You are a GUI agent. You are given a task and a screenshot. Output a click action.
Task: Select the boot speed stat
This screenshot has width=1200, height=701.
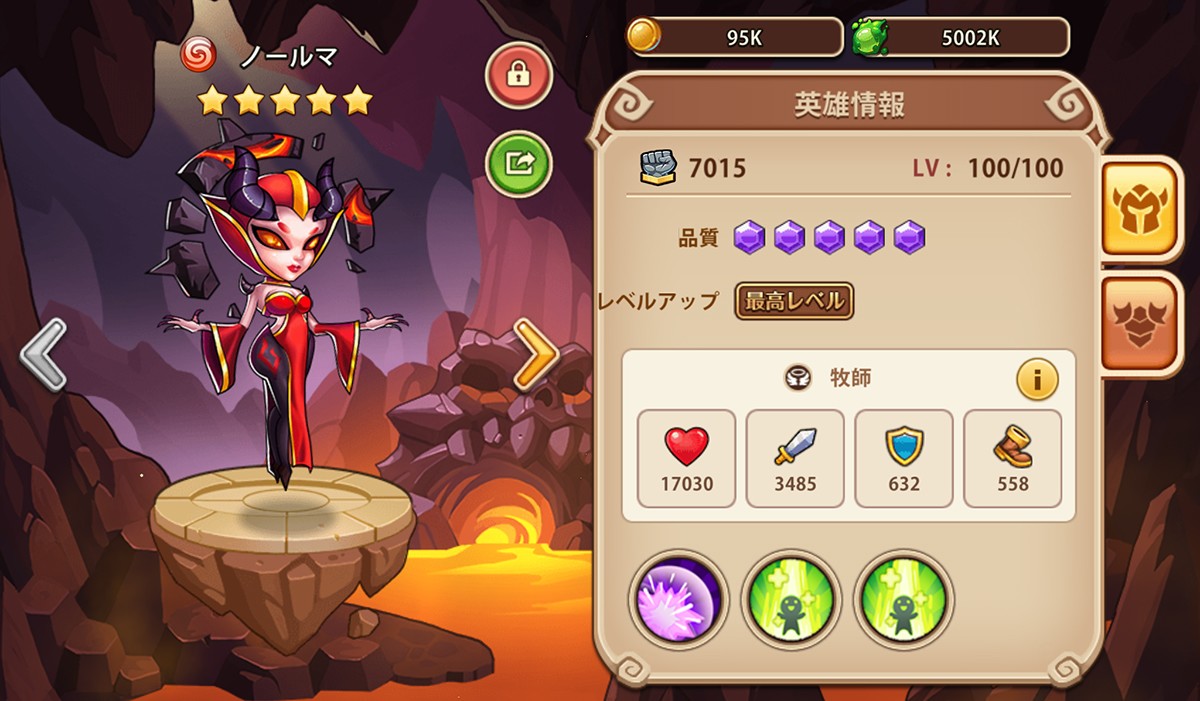click(x=1012, y=458)
